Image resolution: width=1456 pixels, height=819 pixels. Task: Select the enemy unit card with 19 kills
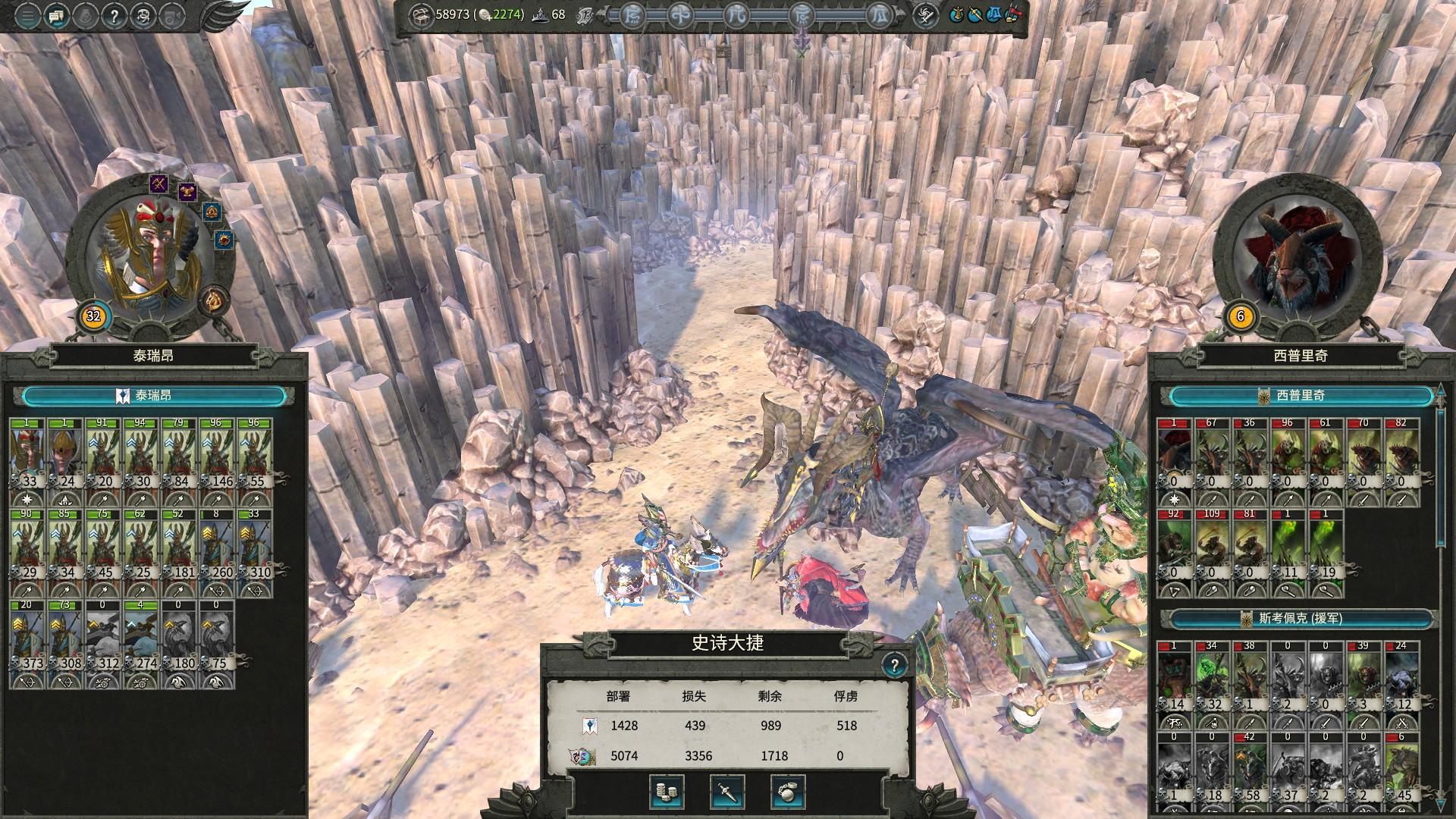1326,544
